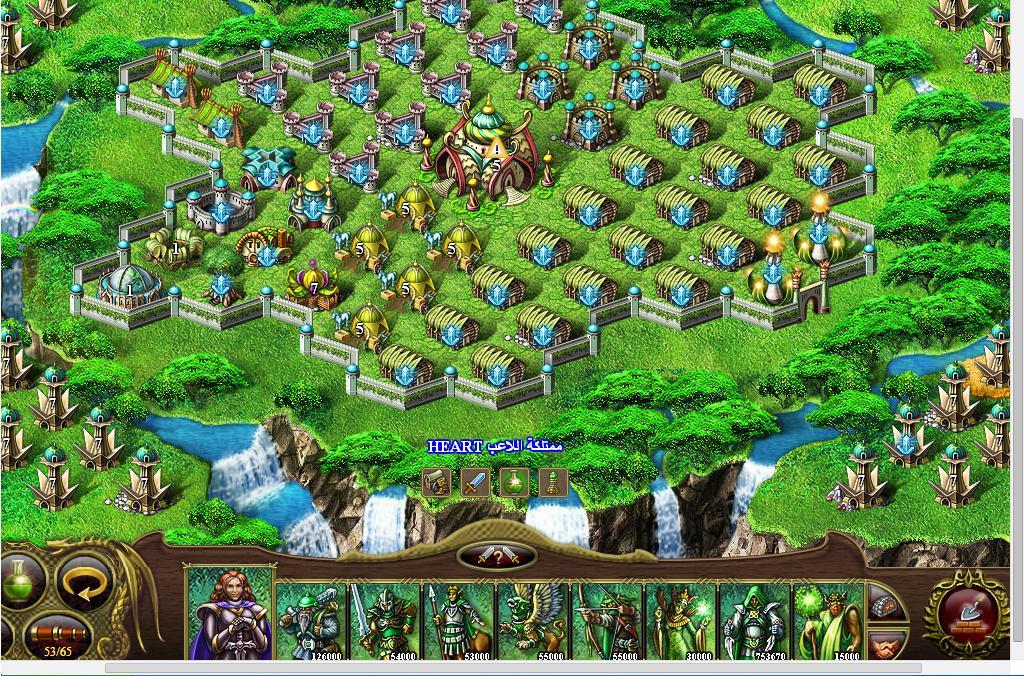Click the round yellow return arrow button
Image resolution: width=1024 pixels, height=676 pixels.
click(x=84, y=583)
